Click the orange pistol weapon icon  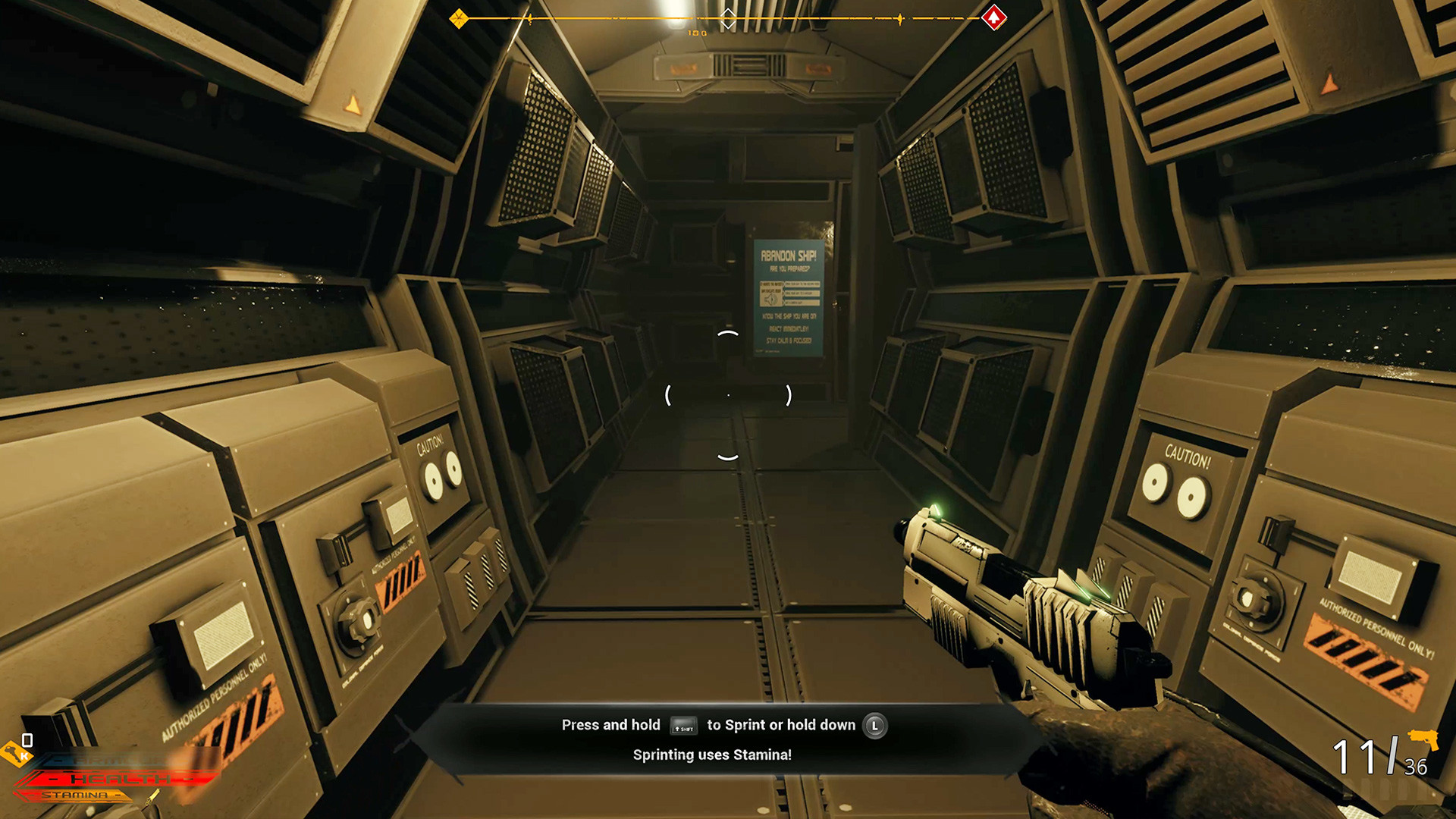click(1423, 739)
